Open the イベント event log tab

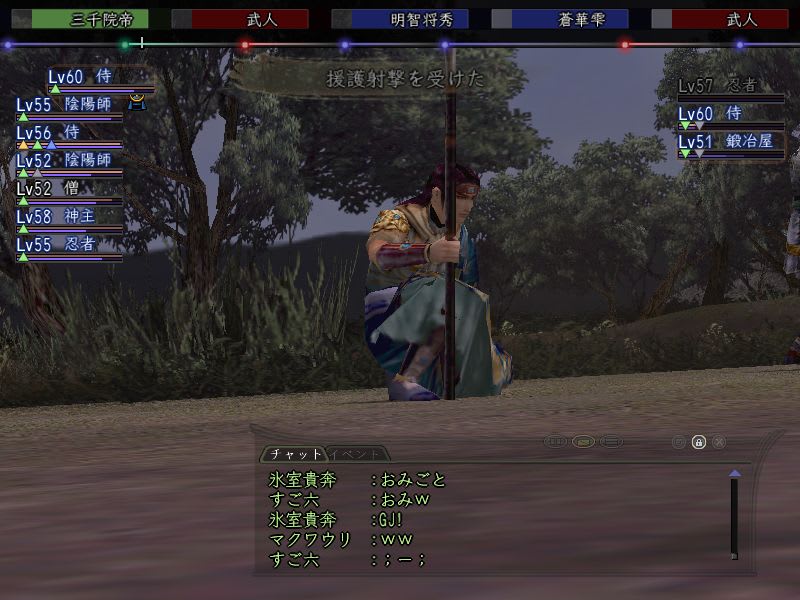pyautogui.click(x=357, y=454)
